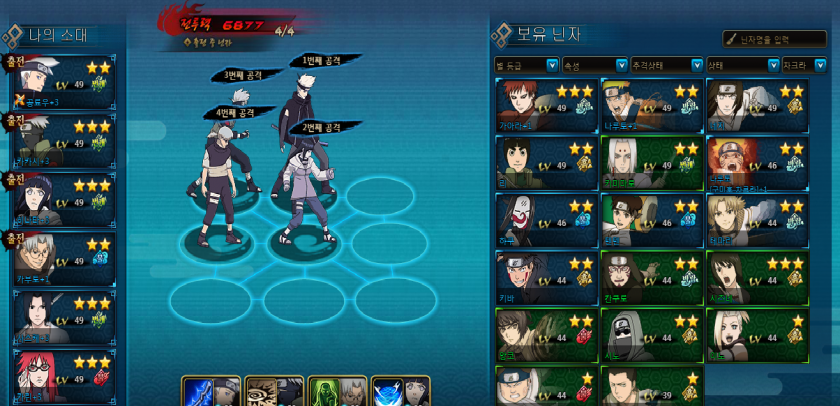Pick the hooded Shino ninja card

coord(651,334)
